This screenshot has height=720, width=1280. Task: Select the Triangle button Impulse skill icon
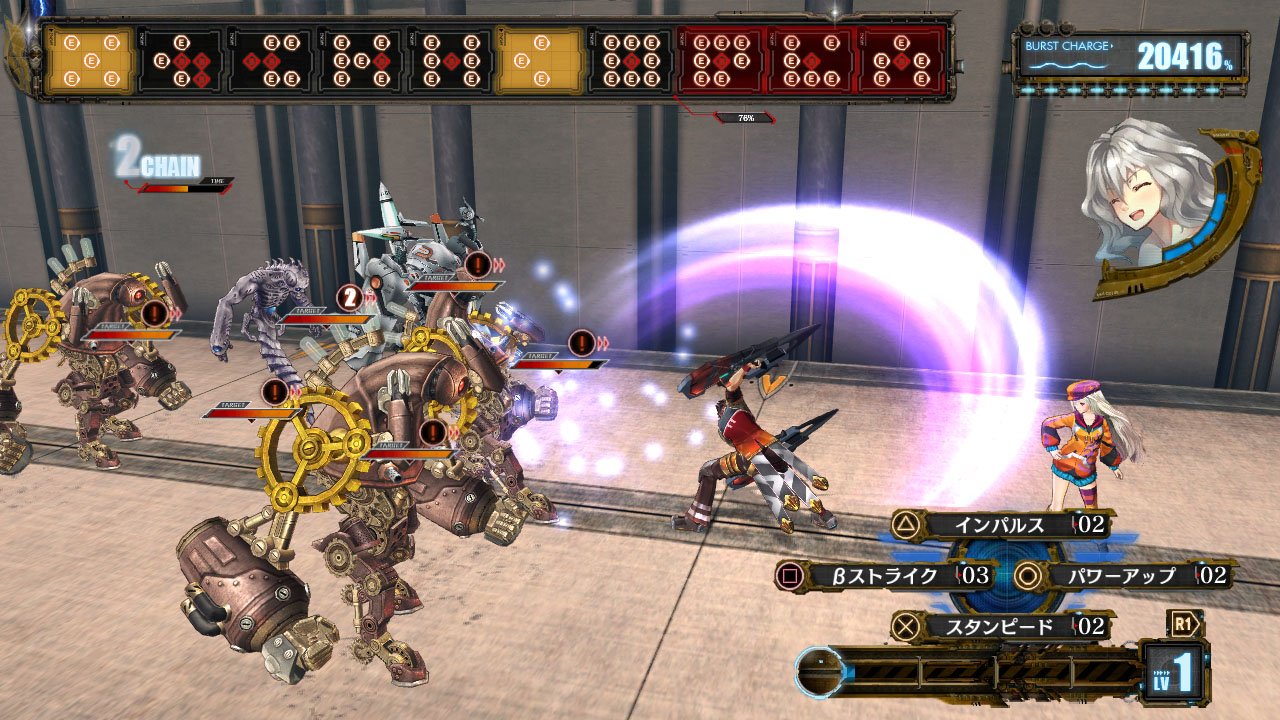click(907, 524)
